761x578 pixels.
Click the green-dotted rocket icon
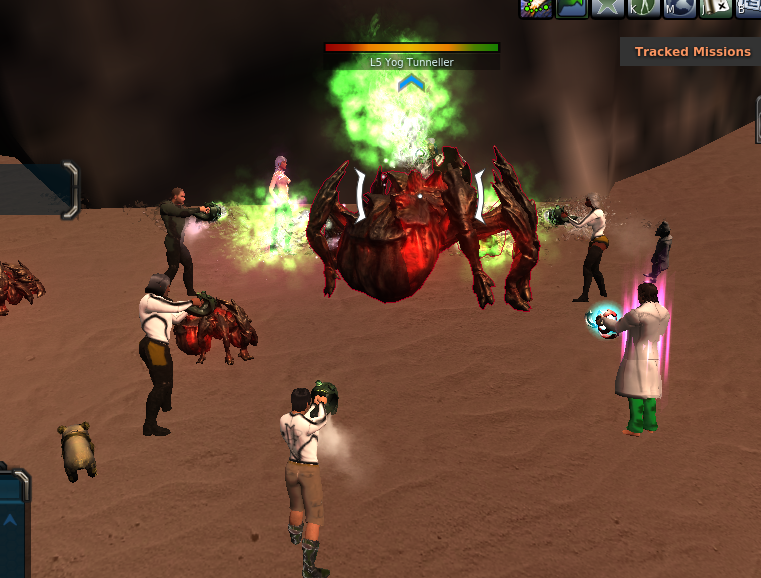(x=536, y=8)
